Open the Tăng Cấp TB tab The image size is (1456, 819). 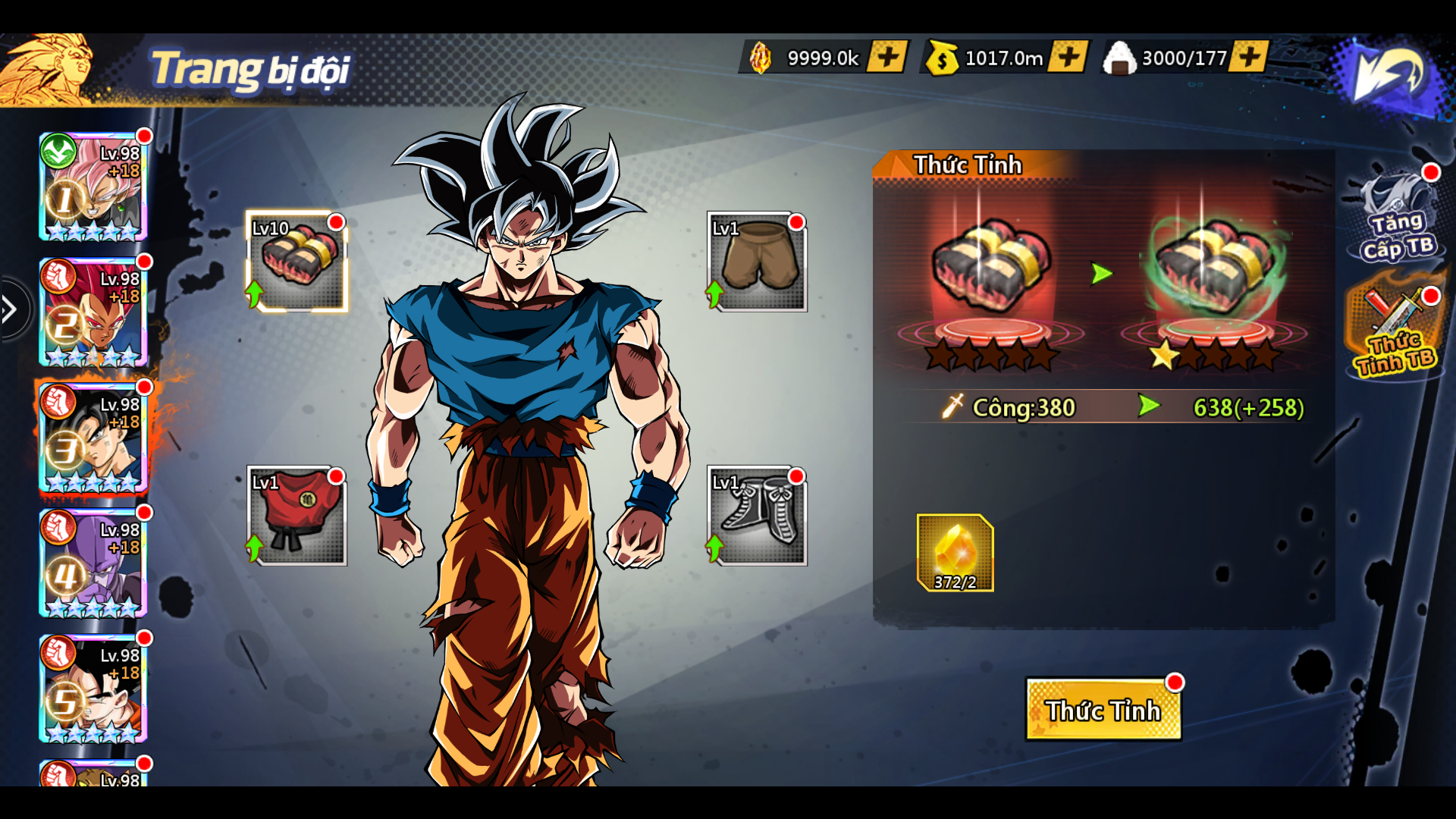[x=1397, y=218]
